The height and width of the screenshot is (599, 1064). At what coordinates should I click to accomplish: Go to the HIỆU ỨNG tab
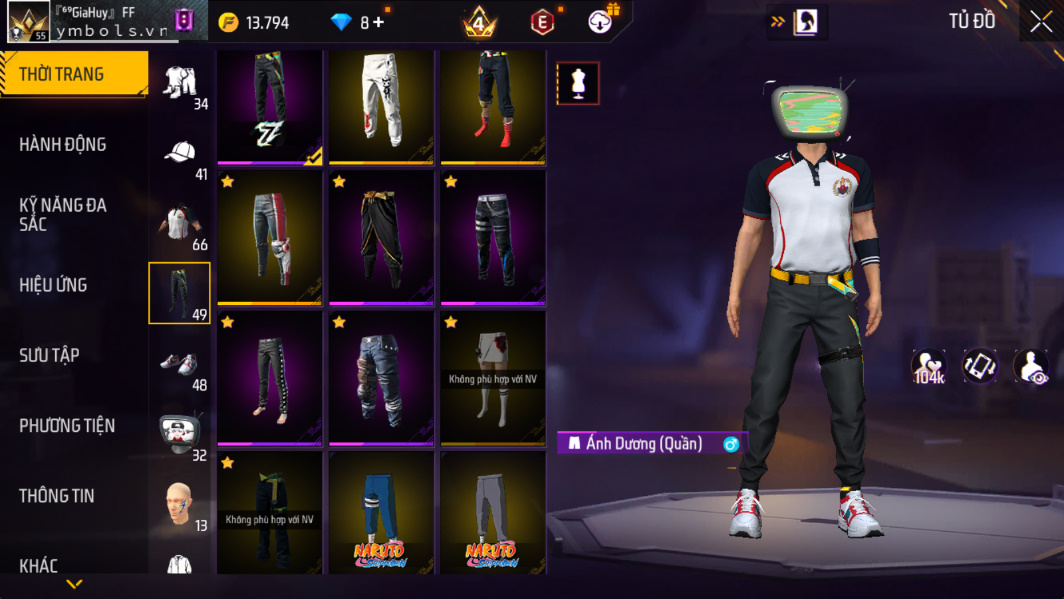click(x=53, y=285)
